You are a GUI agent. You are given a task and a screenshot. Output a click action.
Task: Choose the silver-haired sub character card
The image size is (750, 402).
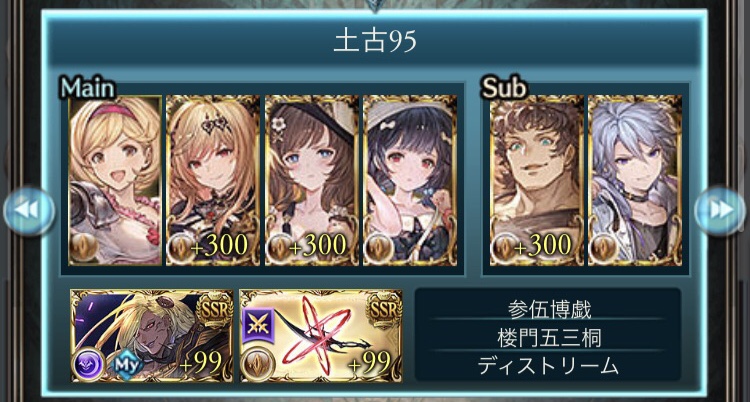634,181
